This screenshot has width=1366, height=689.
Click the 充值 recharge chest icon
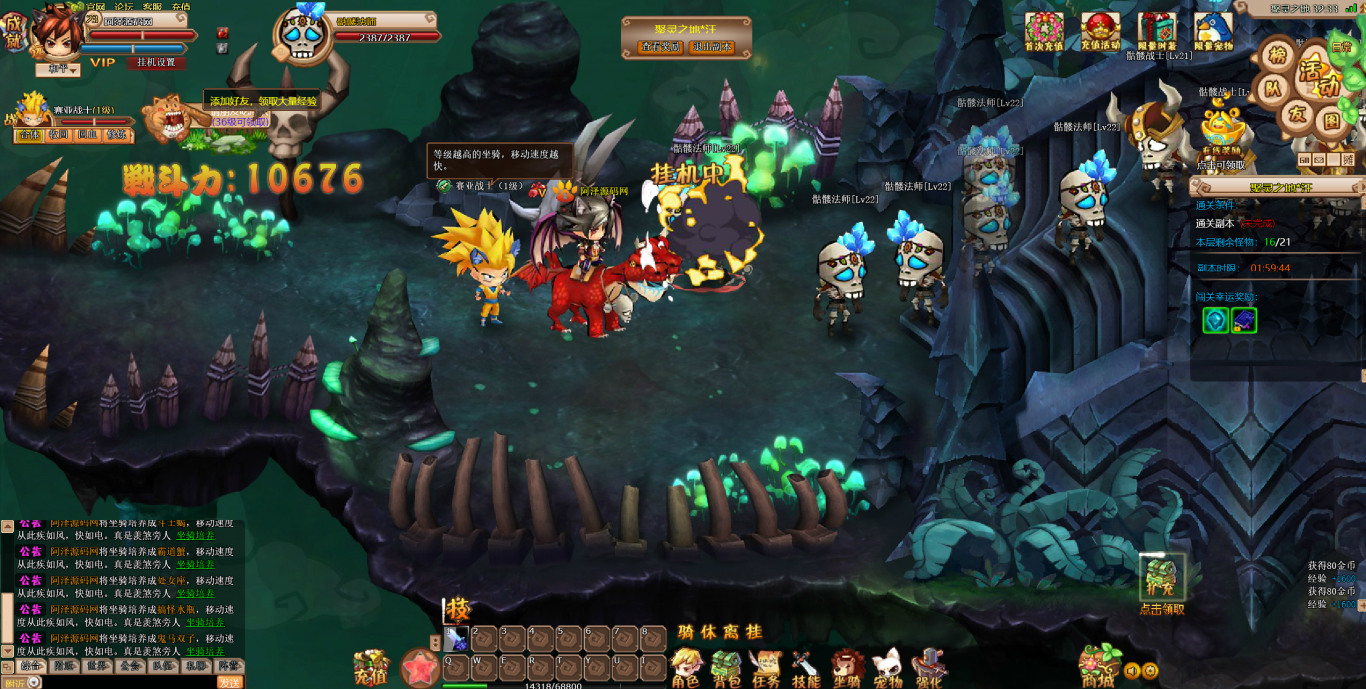coord(371,667)
